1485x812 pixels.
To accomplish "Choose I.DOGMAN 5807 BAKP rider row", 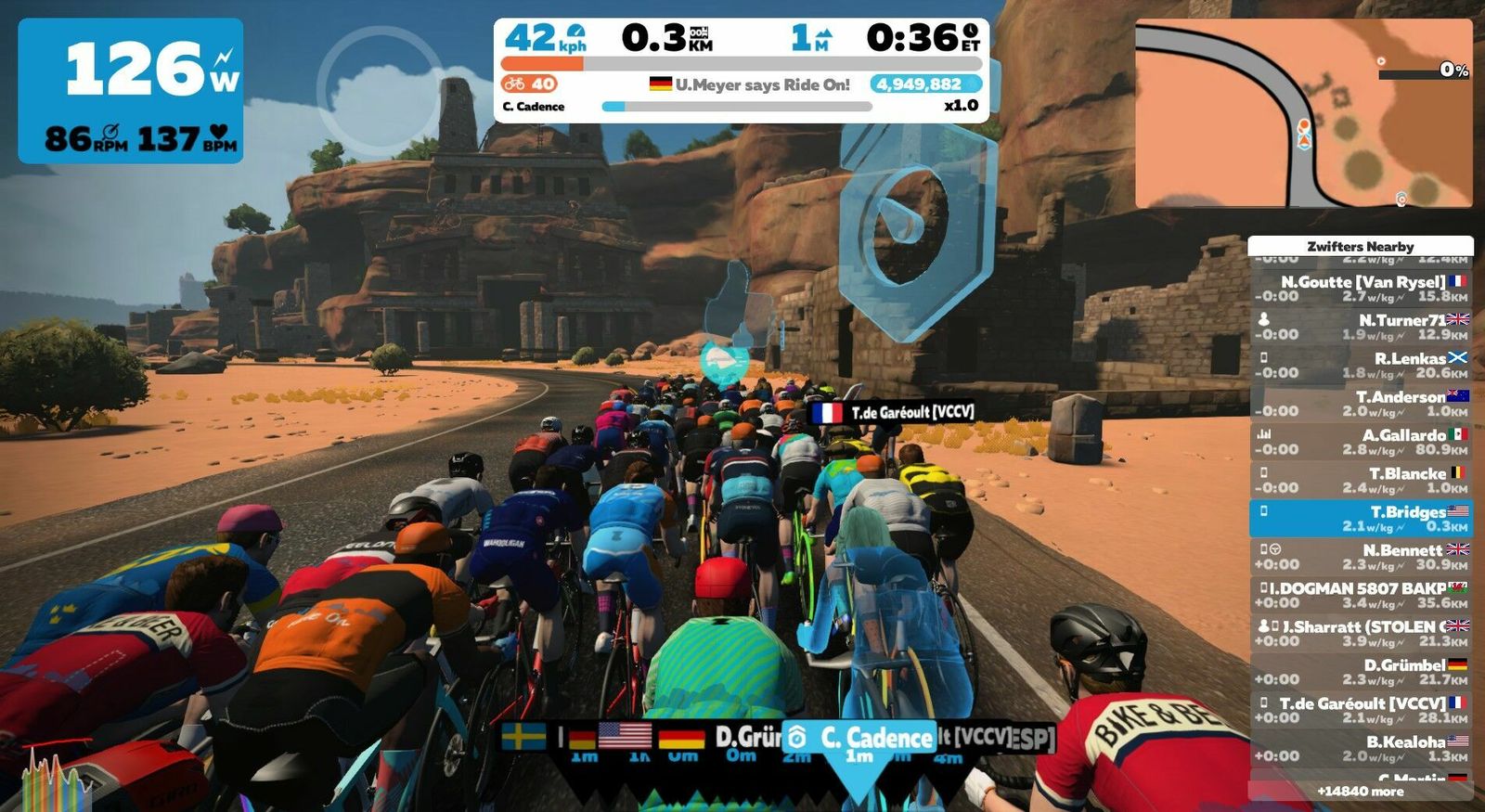I will click(1361, 595).
